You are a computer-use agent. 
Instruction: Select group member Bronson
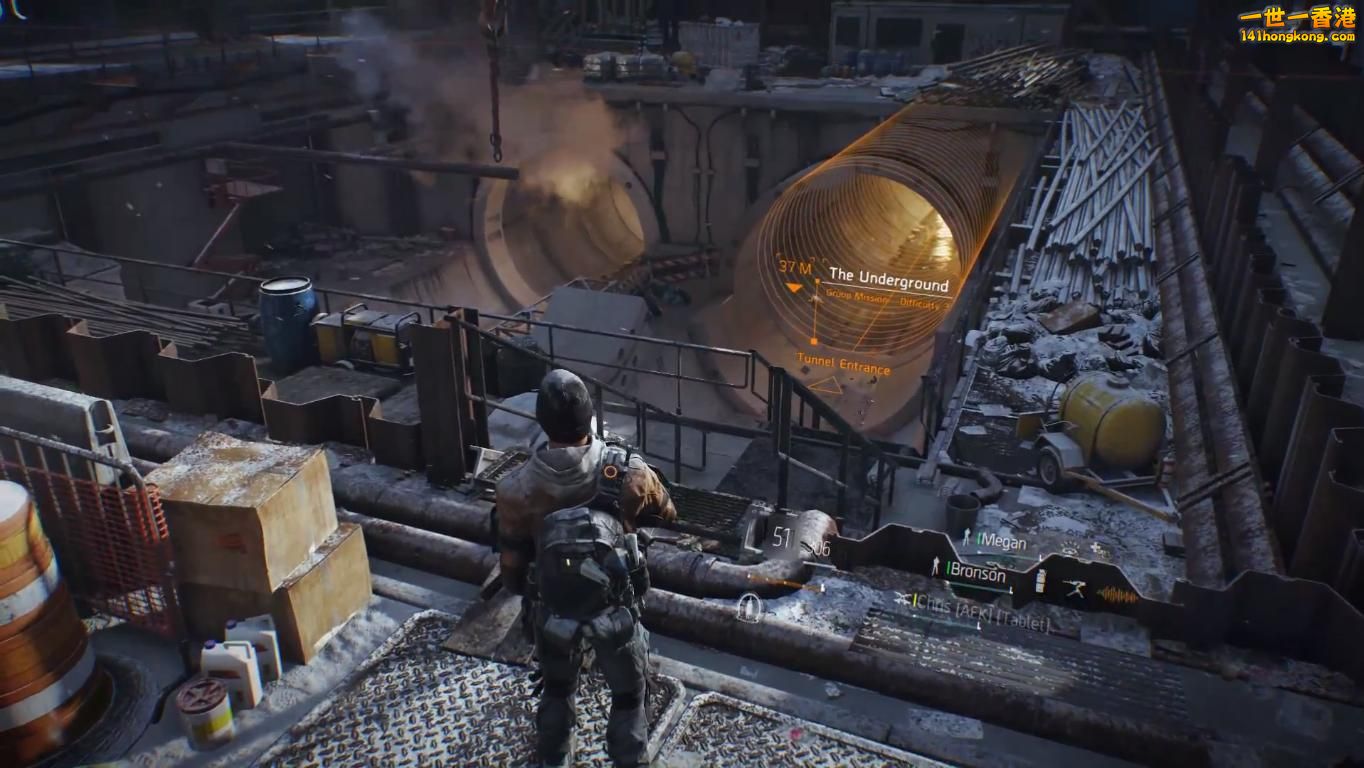pos(977,573)
